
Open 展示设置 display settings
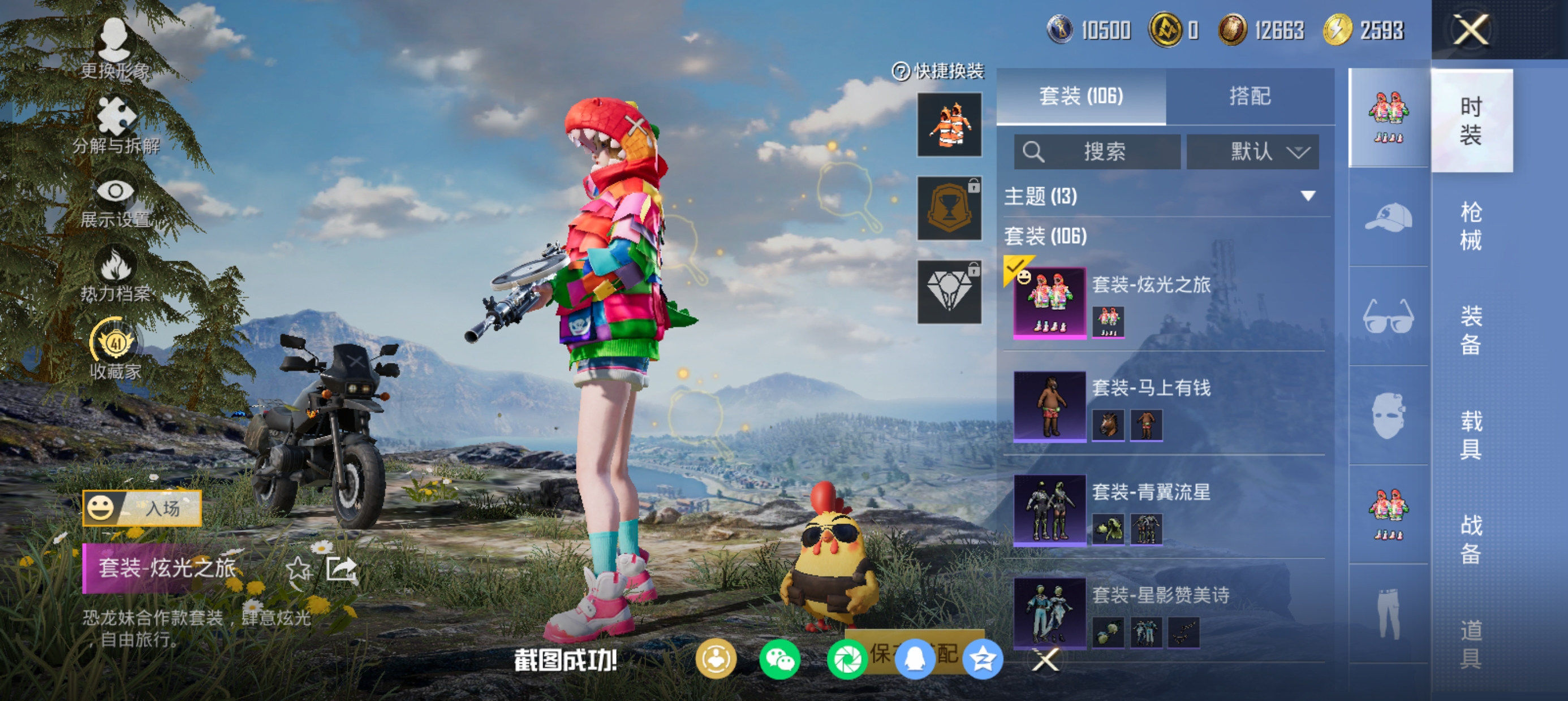tap(115, 201)
